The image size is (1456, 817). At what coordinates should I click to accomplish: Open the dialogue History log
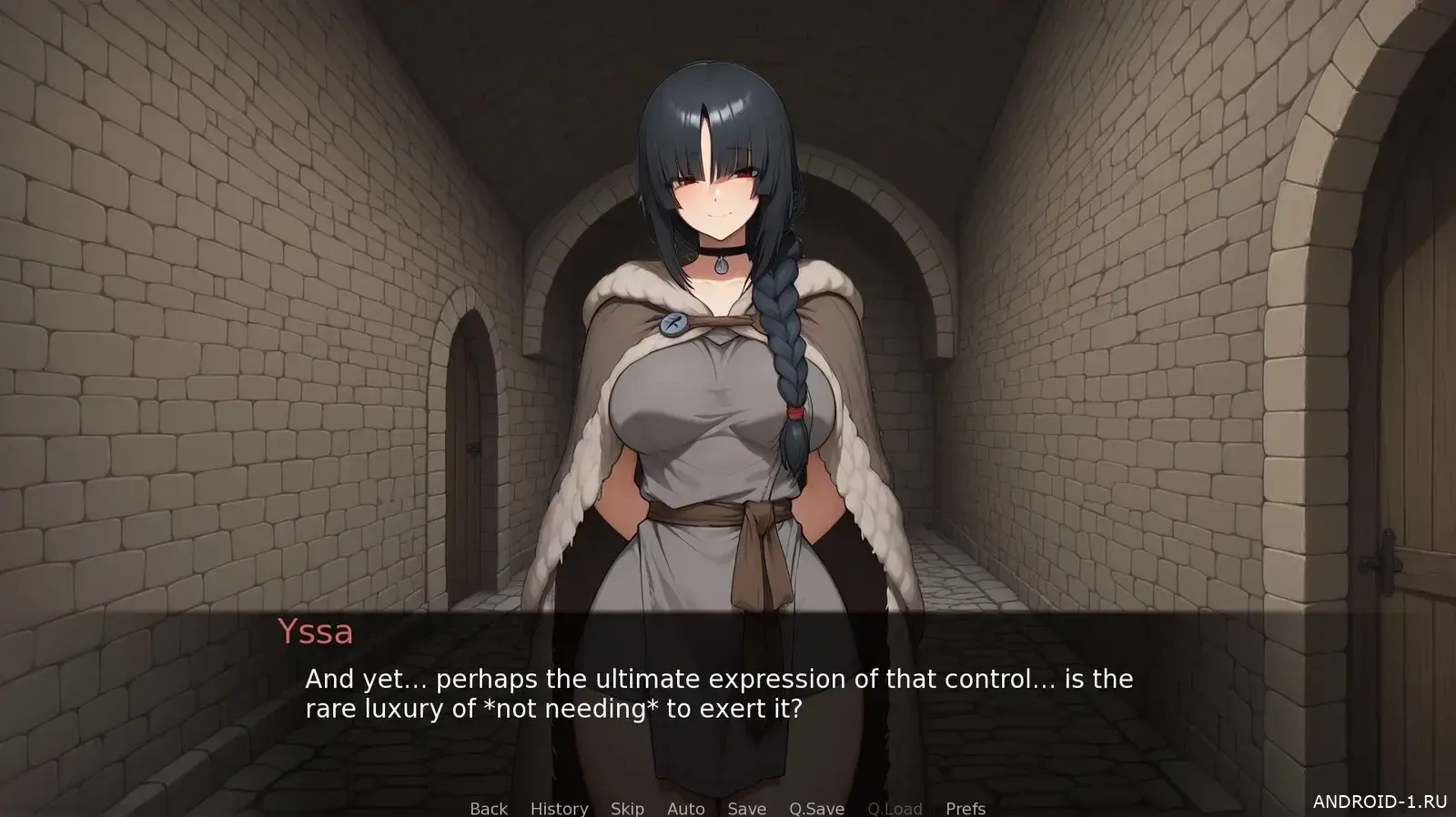click(x=559, y=808)
